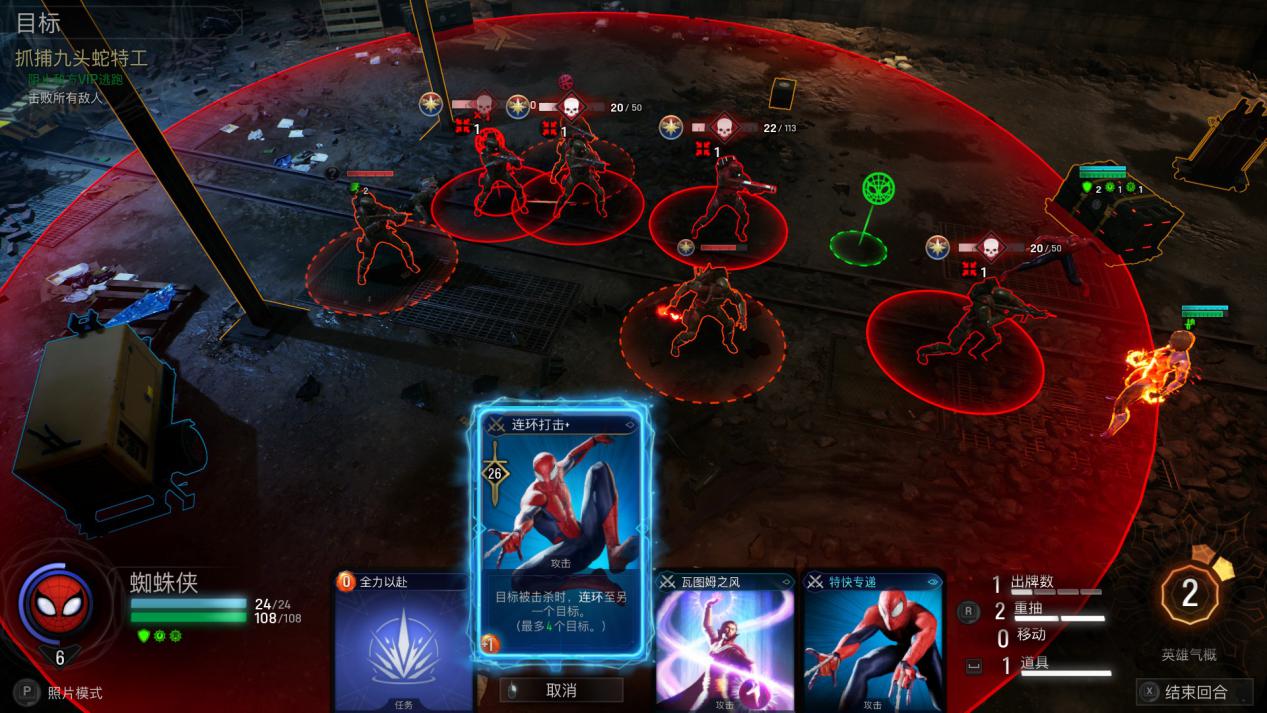Click the 英雄气概 heroism counter
This screenshot has height=713, width=1267.
coord(1189,595)
